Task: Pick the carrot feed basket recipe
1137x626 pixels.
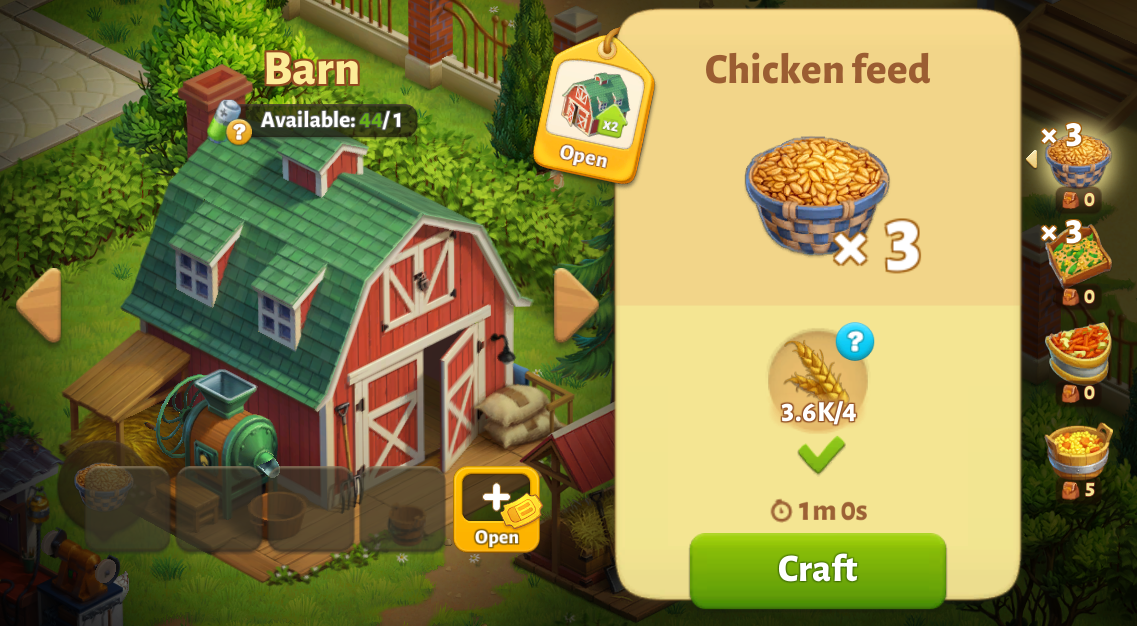Action: point(1078,354)
